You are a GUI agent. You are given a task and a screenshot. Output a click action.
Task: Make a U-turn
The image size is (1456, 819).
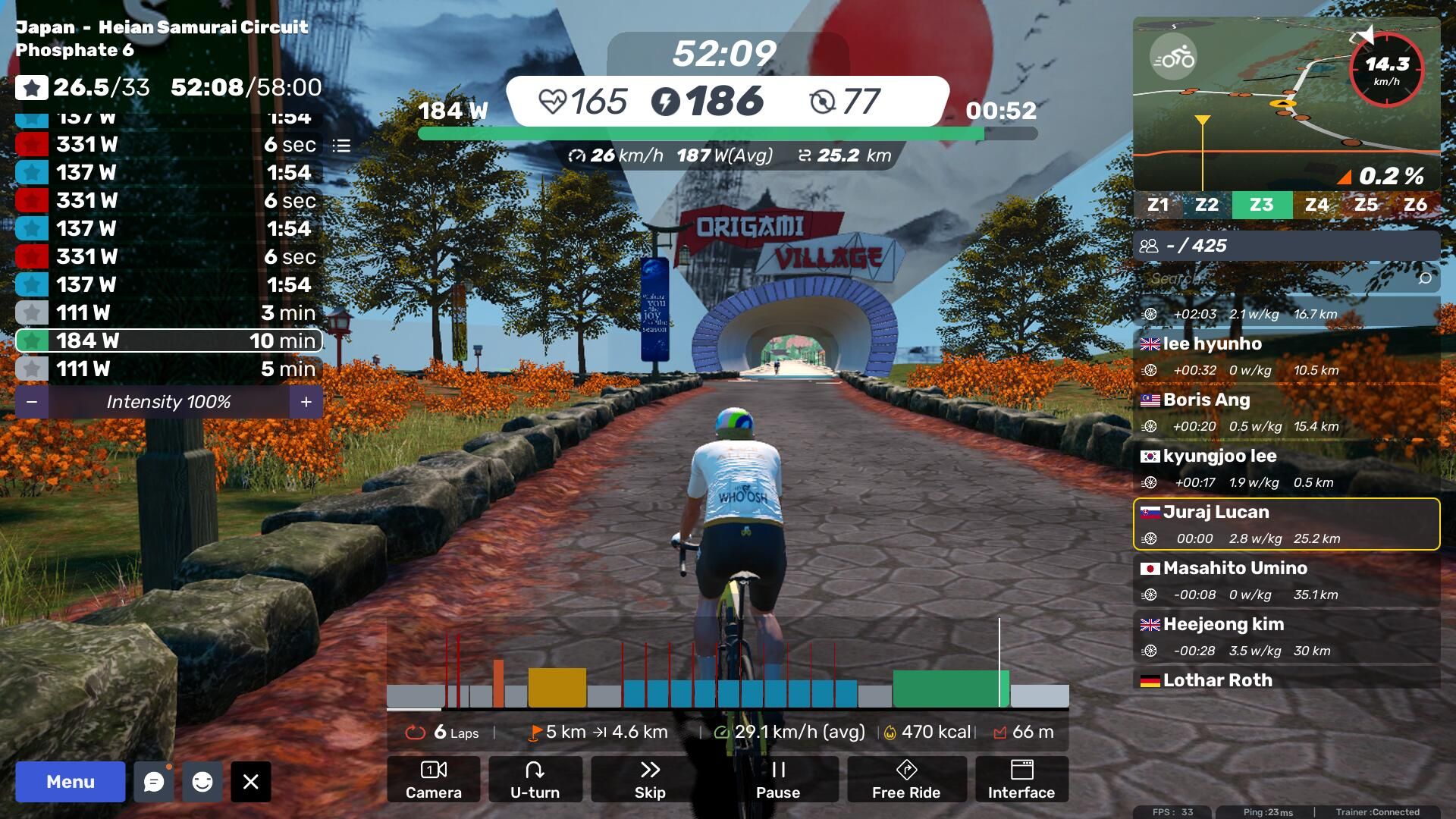click(x=535, y=780)
